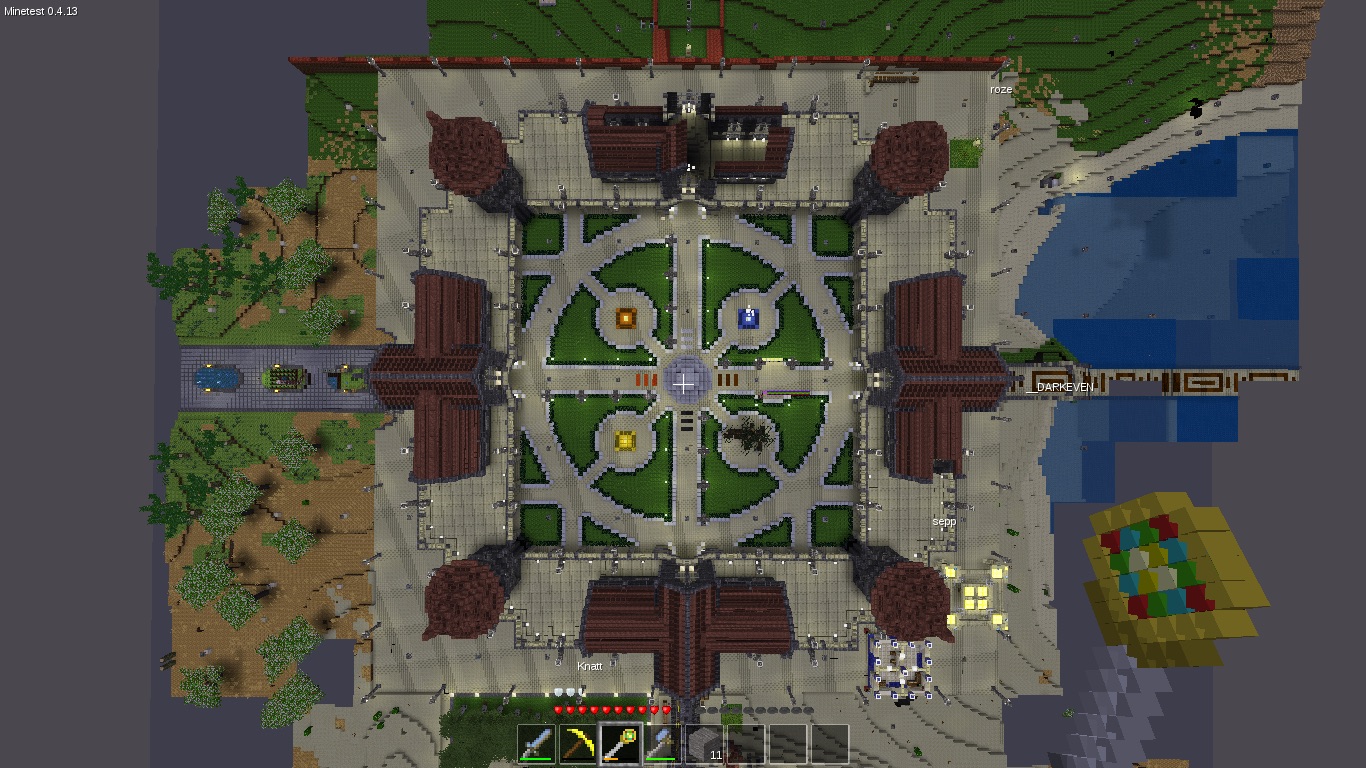Click the roze player nametag
Screen dimensions: 1366x768
(x=999, y=90)
